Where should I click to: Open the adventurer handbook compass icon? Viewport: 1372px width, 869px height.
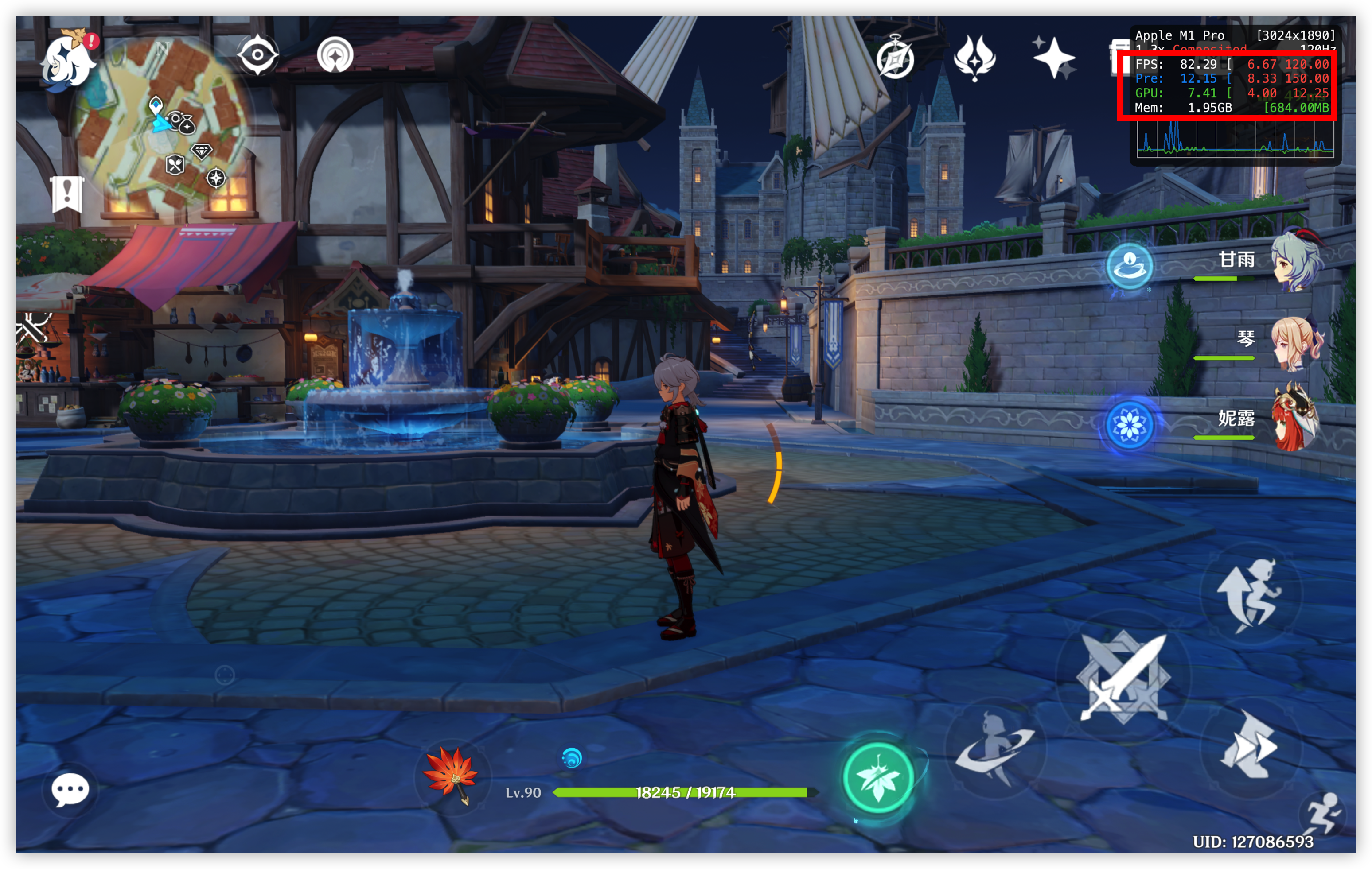pos(895,58)
